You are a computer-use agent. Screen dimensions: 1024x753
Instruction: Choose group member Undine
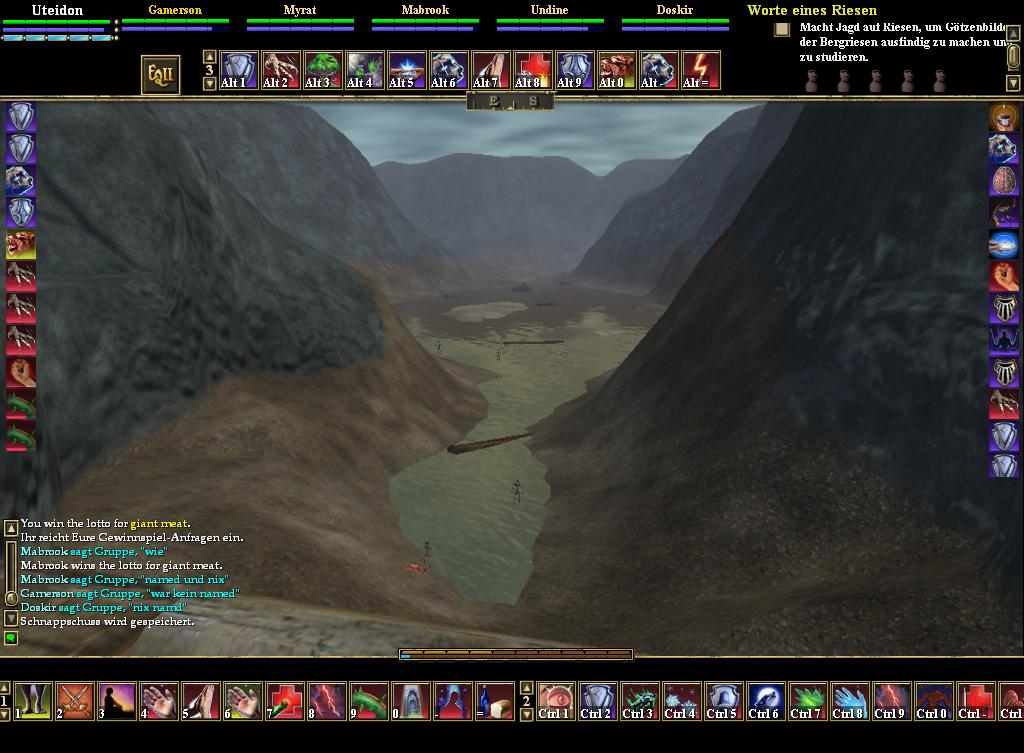tap(549, 10)
